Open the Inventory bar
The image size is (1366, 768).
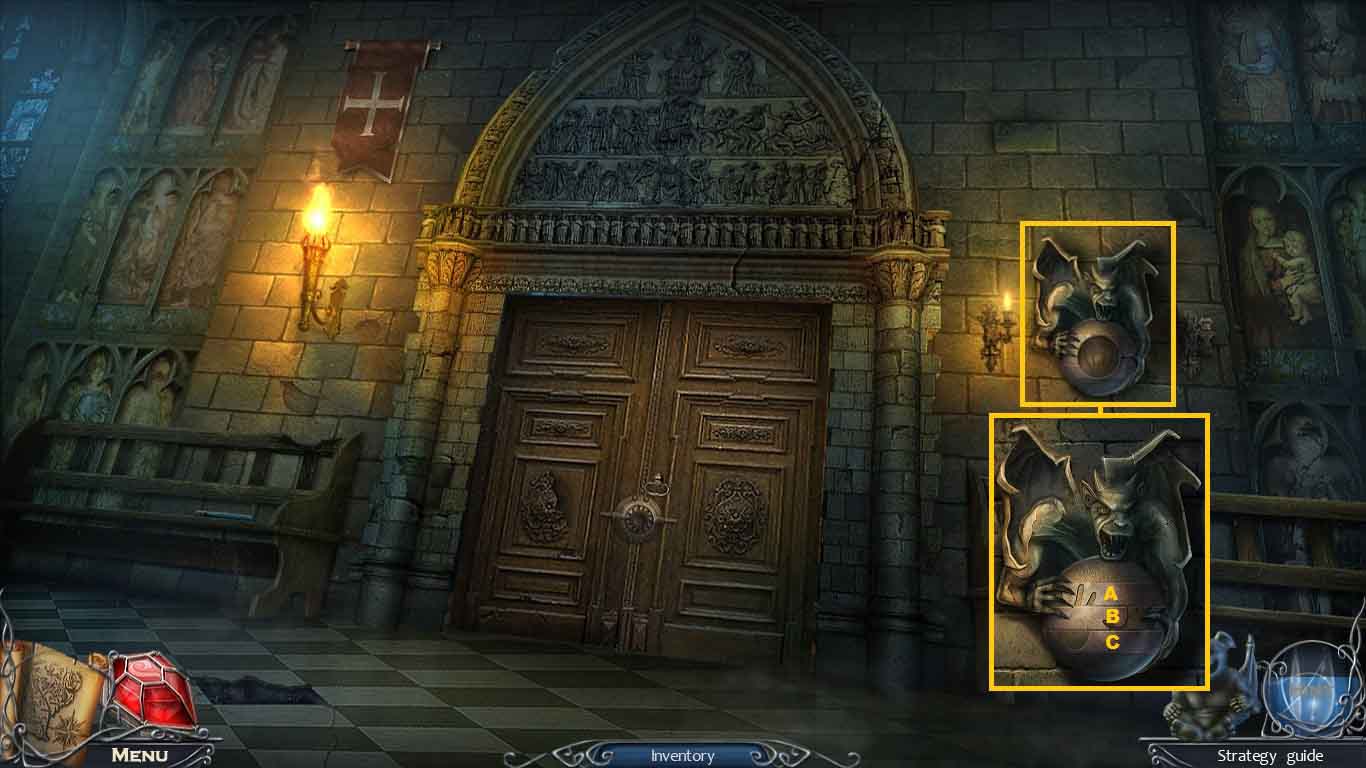pyautogui.click(x=683, y=756)
